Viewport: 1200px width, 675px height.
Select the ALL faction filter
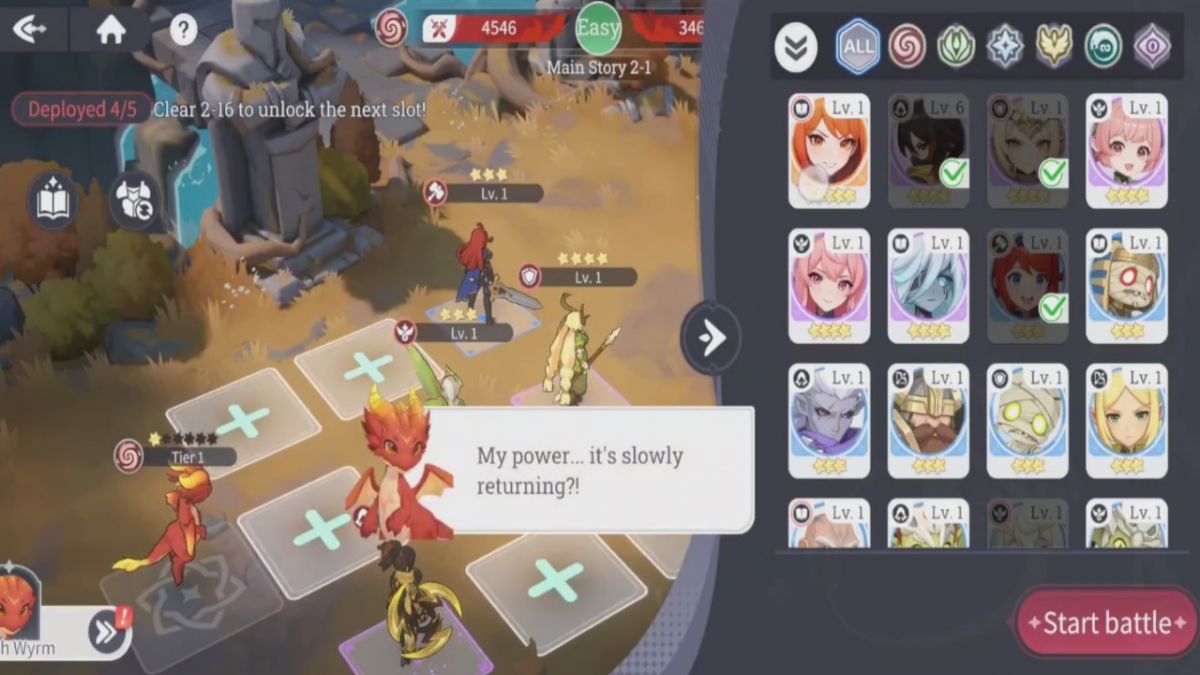857,46
